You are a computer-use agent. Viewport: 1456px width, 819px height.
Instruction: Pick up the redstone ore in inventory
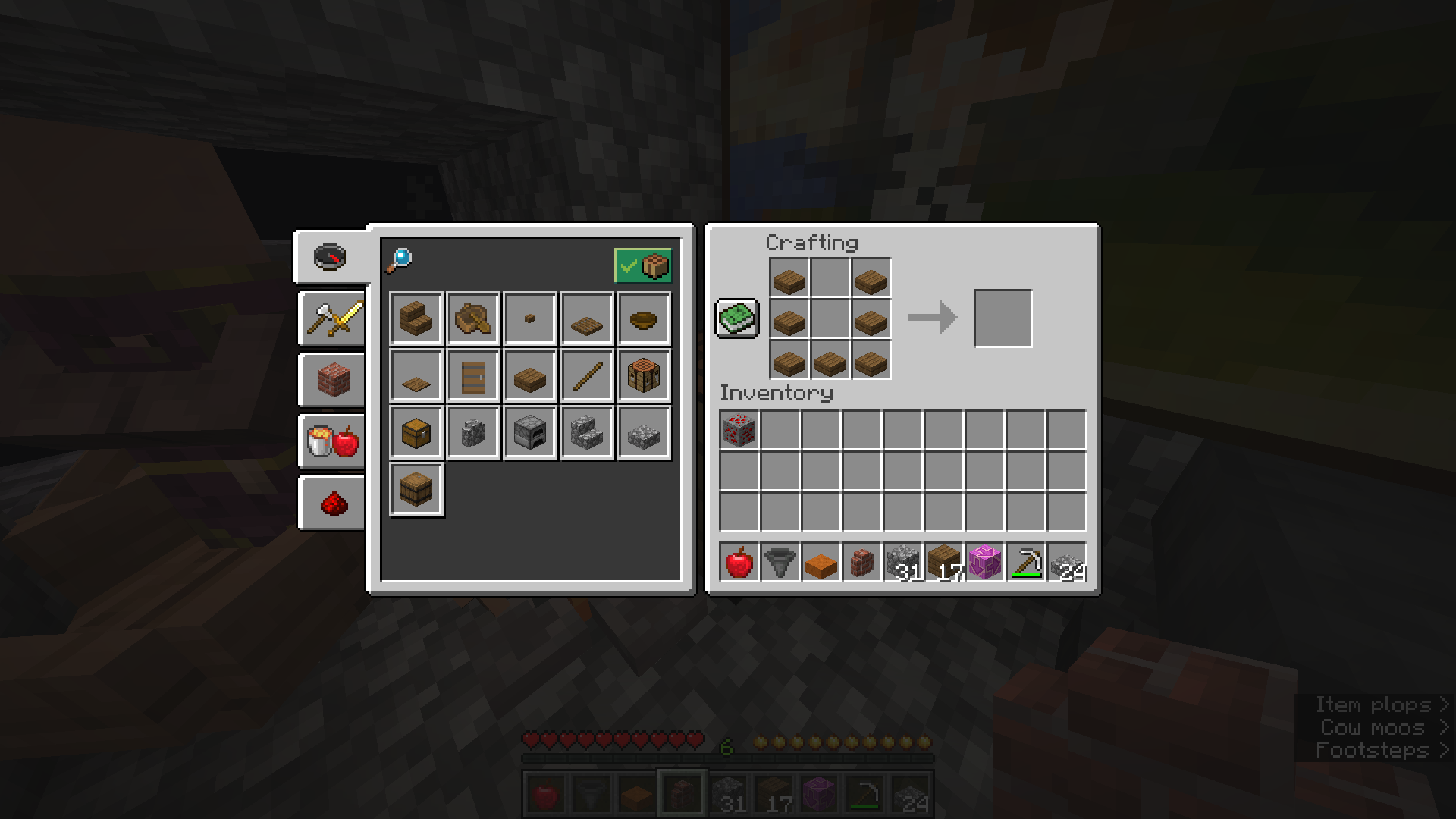click(739, 430)
